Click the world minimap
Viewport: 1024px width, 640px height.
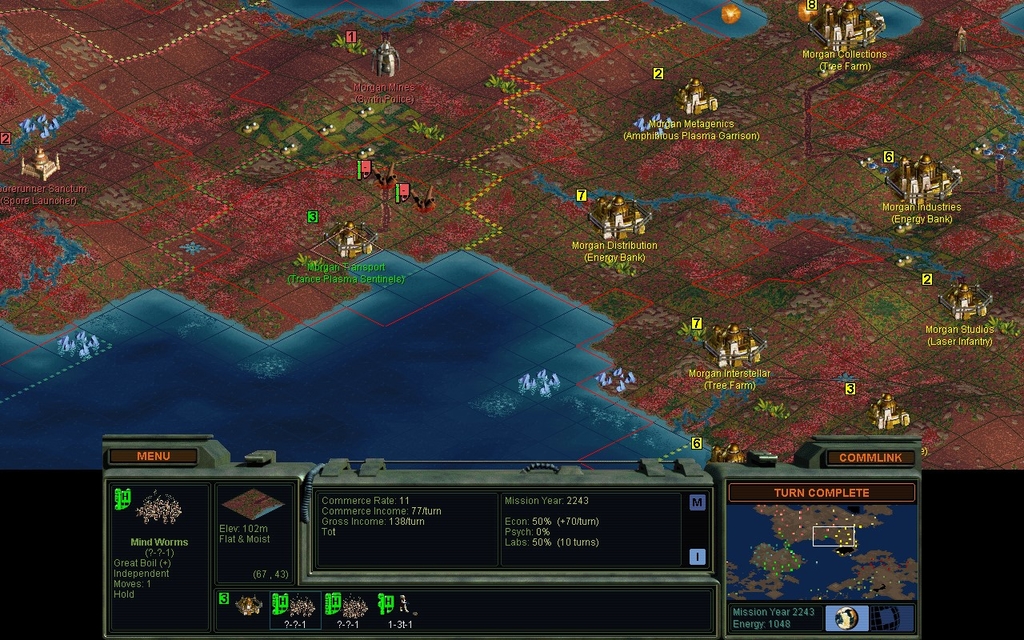pos(821,551)
